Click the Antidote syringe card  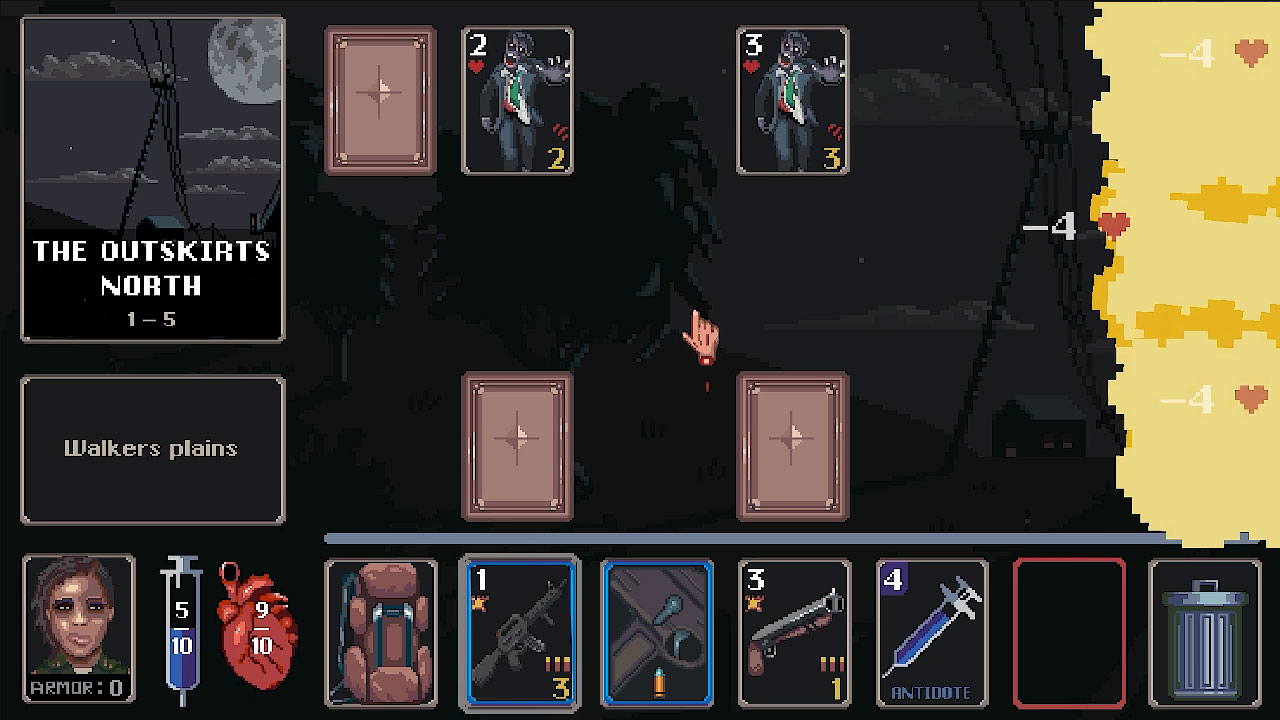(930, 632)
